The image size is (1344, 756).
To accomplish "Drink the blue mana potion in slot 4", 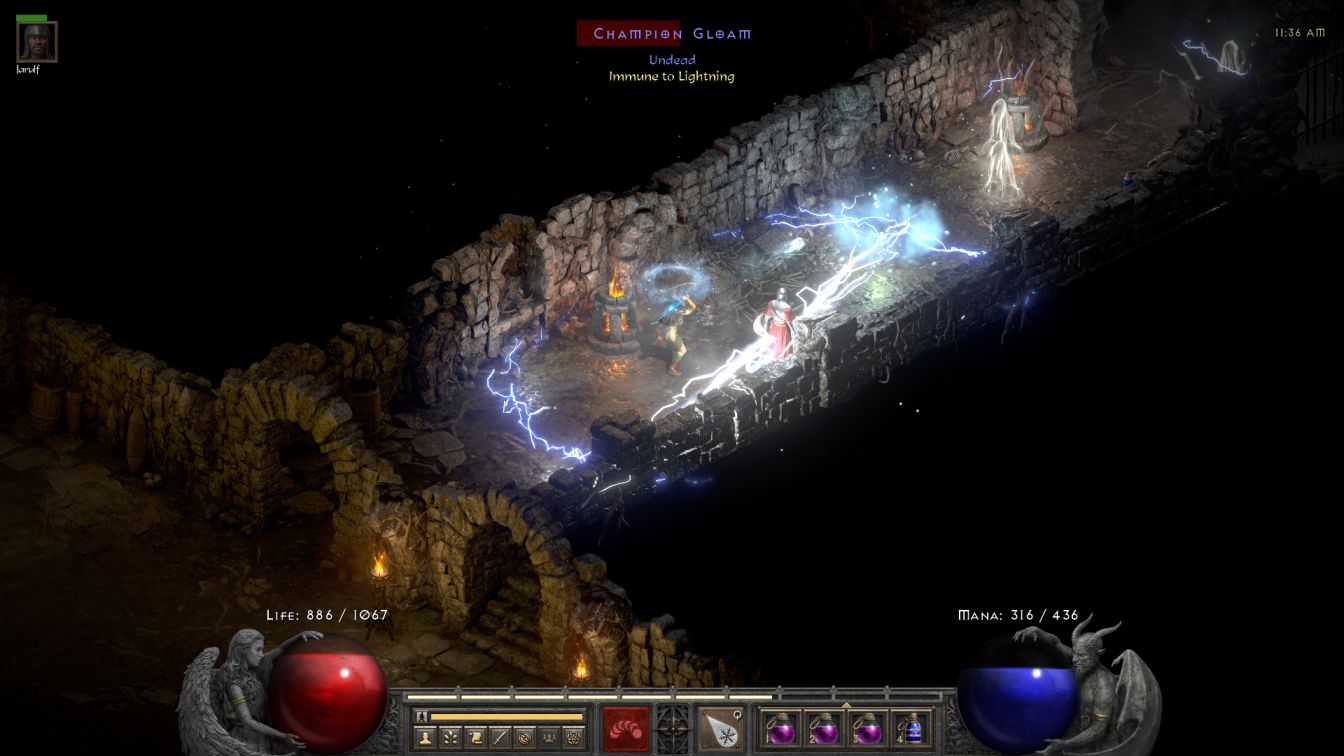I will click(x=910, y=728).
